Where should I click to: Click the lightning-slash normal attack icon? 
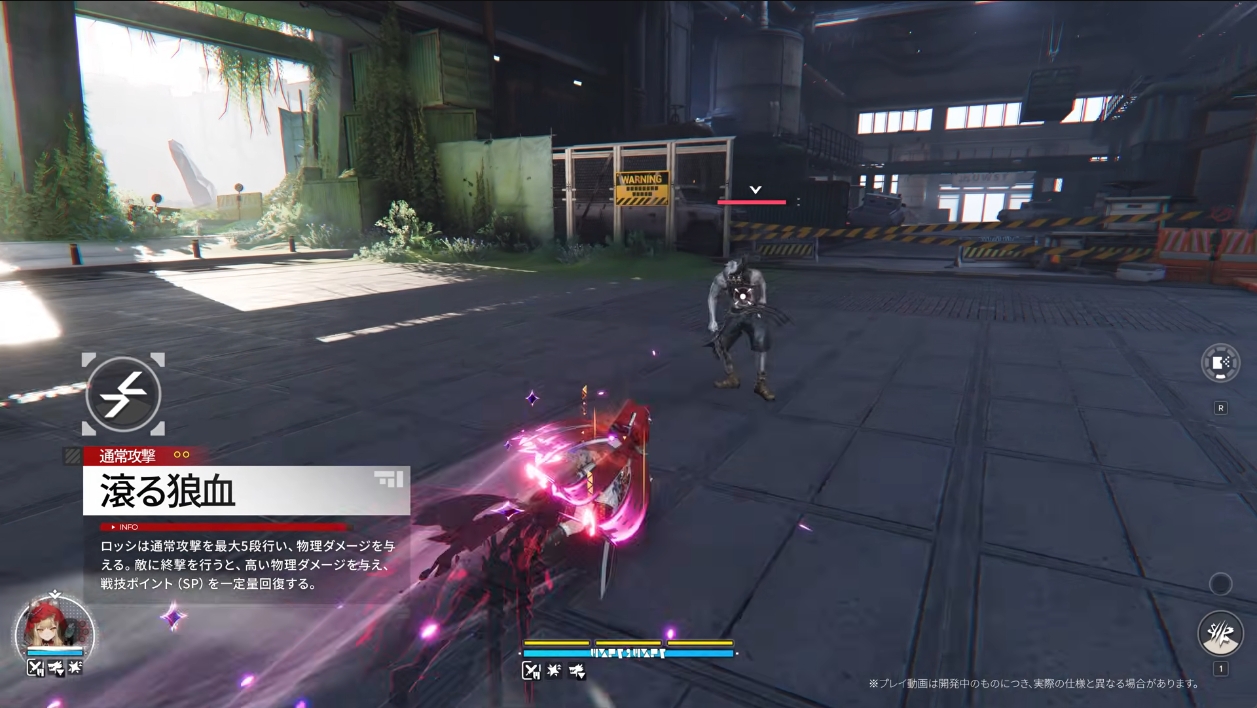coord(123,395)
